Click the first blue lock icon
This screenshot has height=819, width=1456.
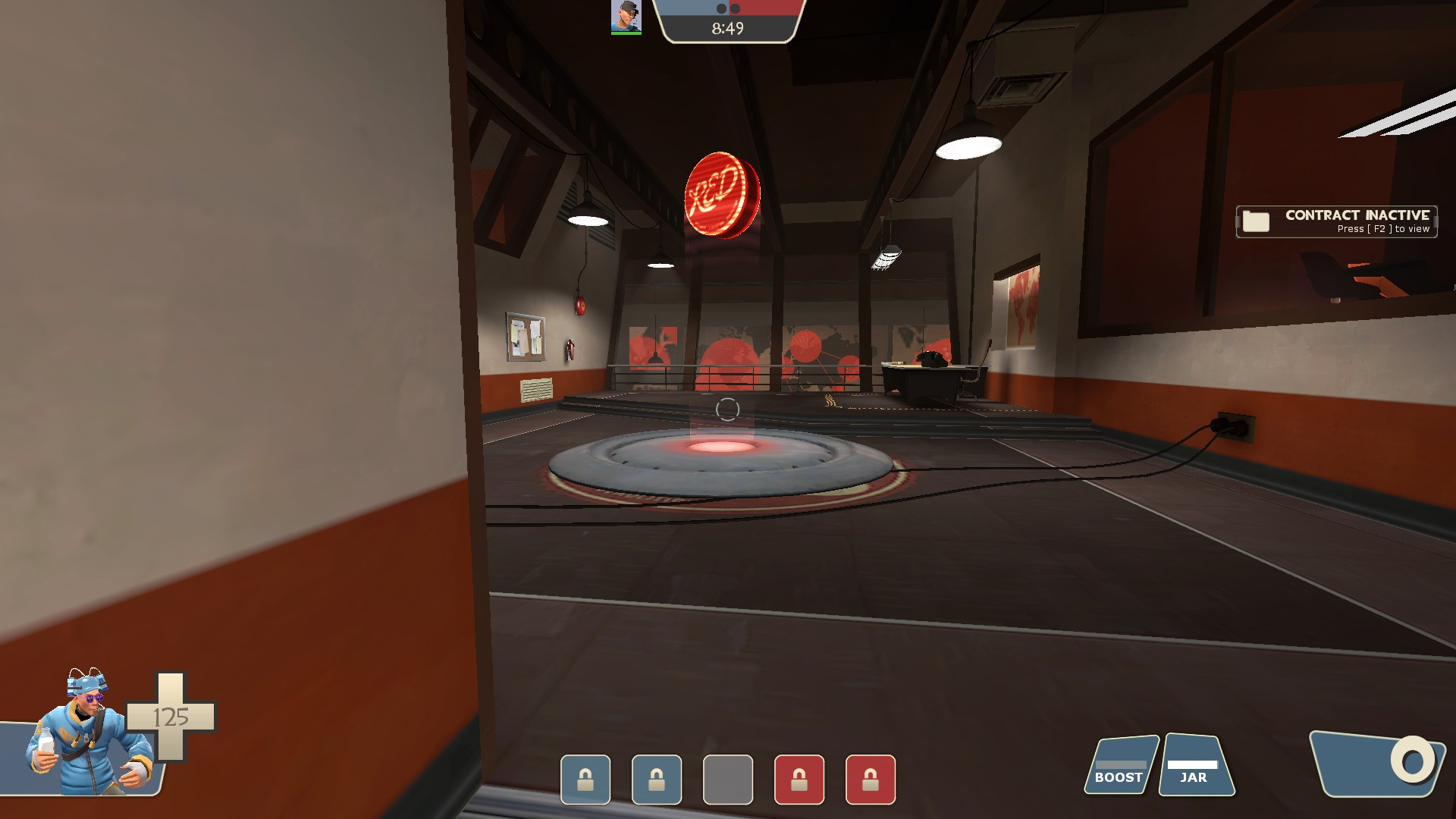[x=585, y=780]
